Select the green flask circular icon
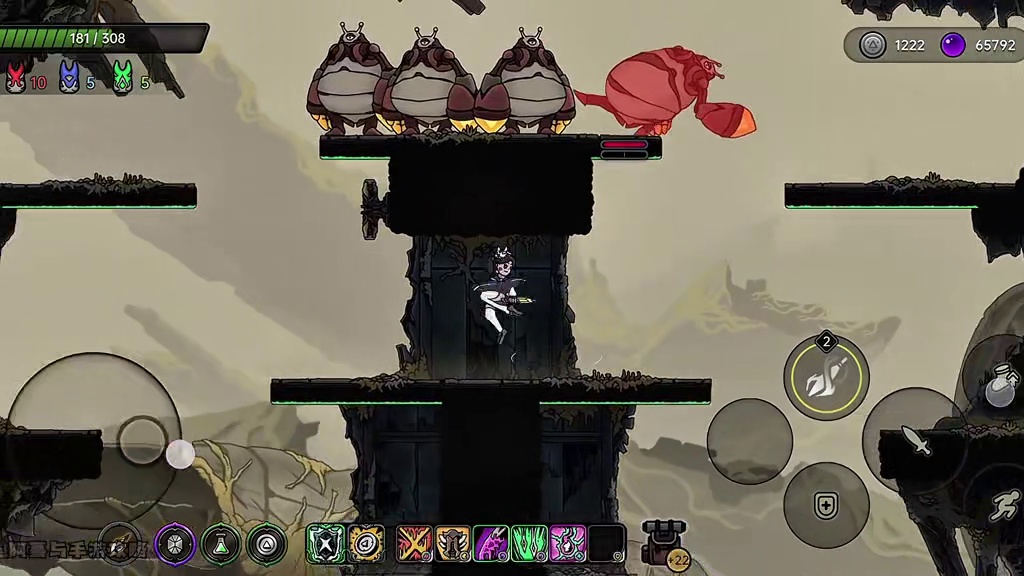The image size is (1024, 576). pyautogui.click(x=221, y=544)
